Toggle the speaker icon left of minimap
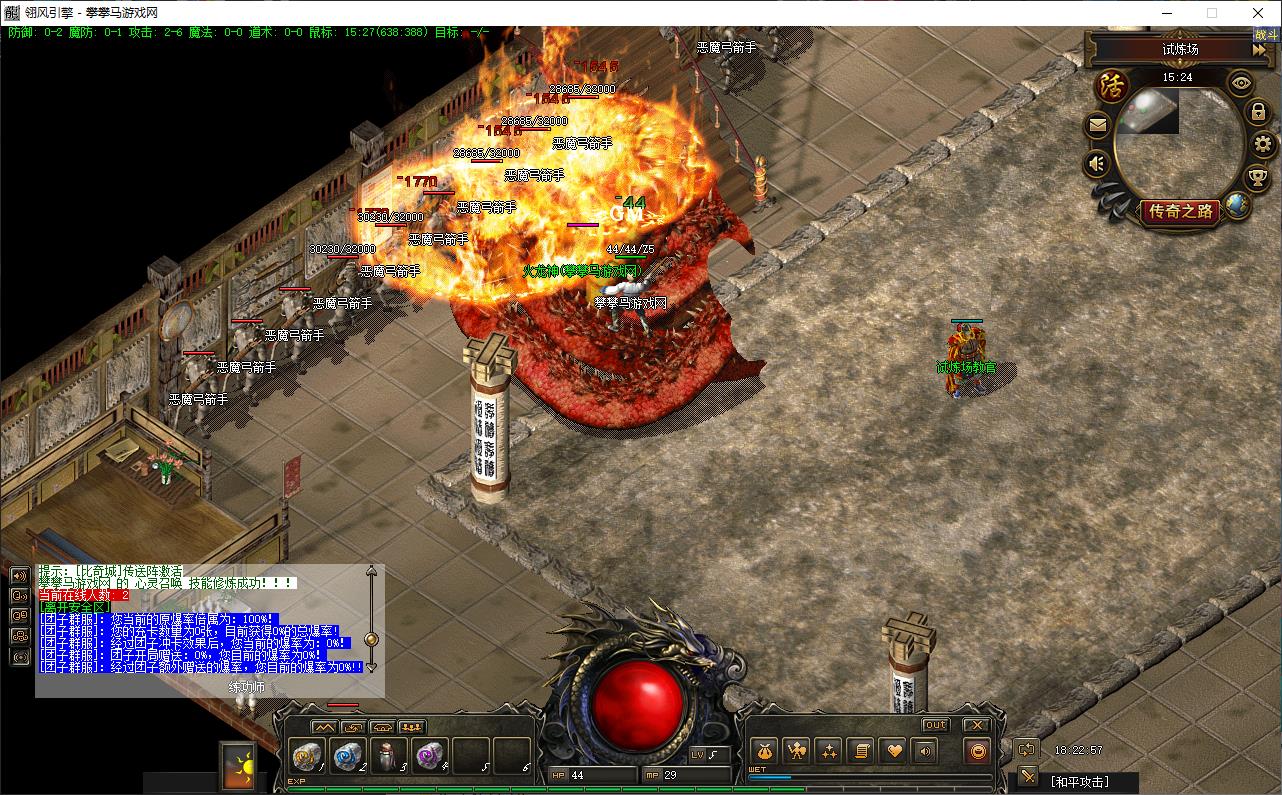The width and height of the screenshot is (1282, 795). 1098,162
